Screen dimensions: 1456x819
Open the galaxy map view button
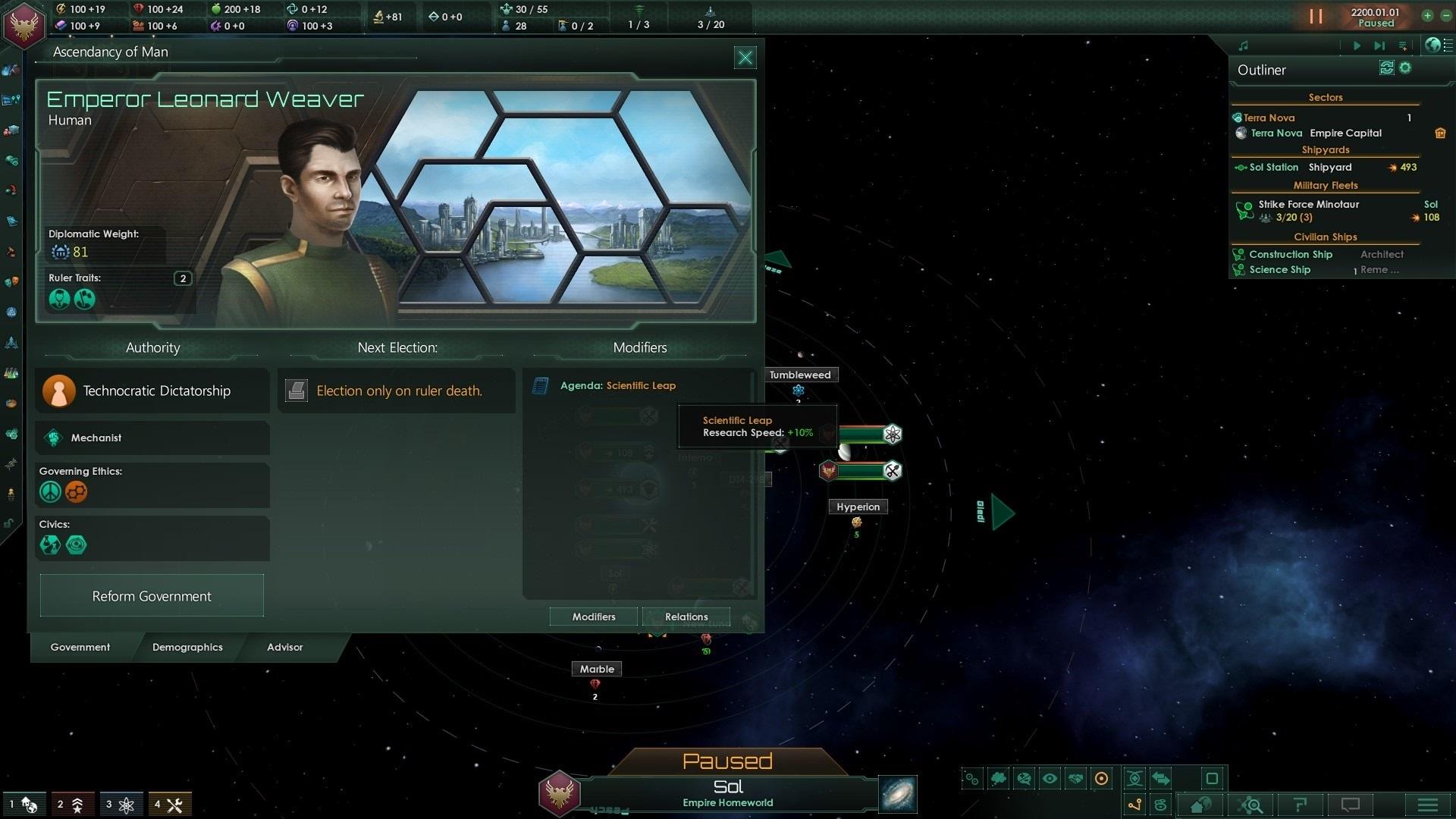point(898,794)
